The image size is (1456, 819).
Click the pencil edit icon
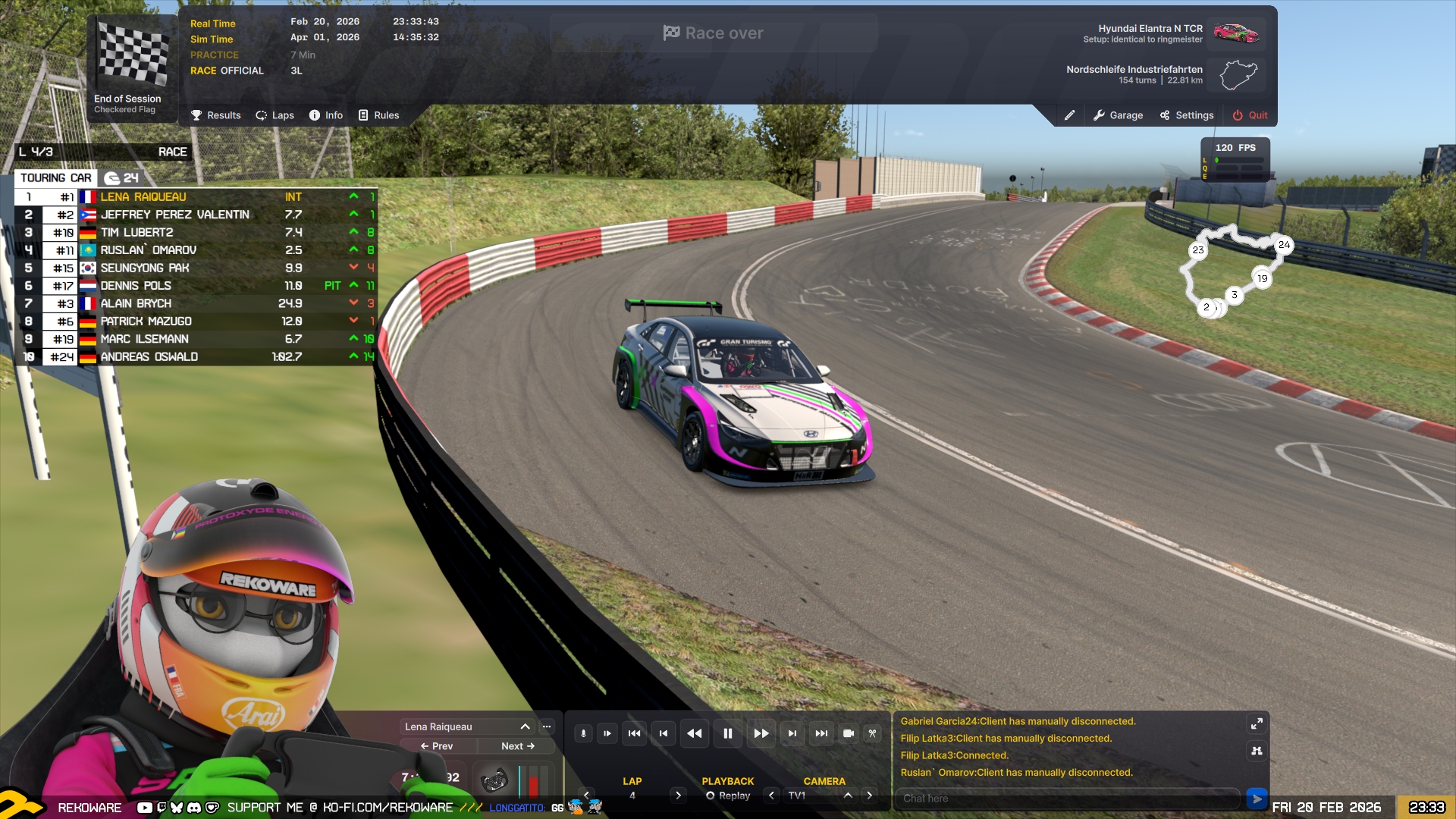1069,115
